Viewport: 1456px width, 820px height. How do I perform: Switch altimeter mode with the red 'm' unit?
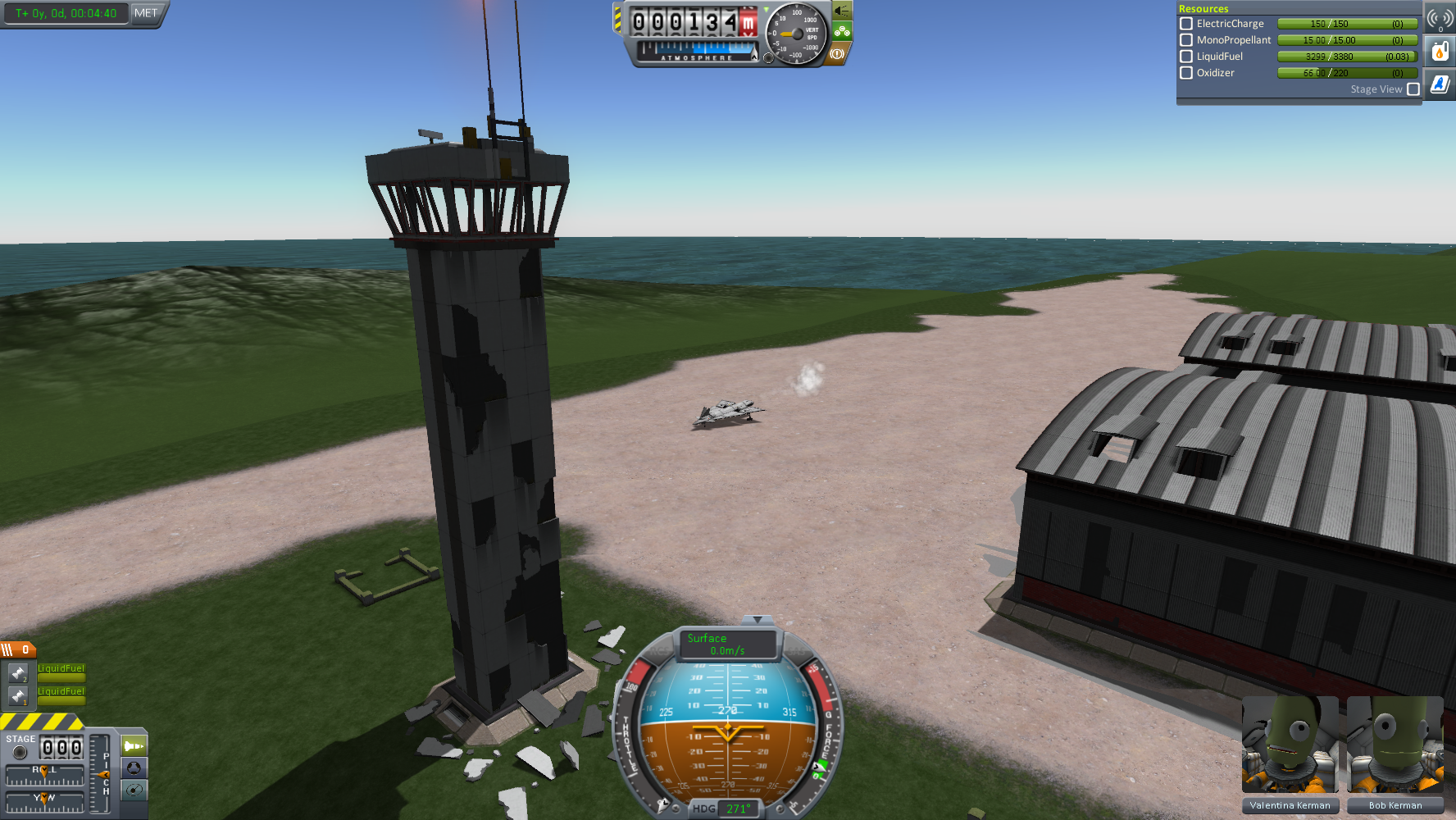[x=748, y=23]
